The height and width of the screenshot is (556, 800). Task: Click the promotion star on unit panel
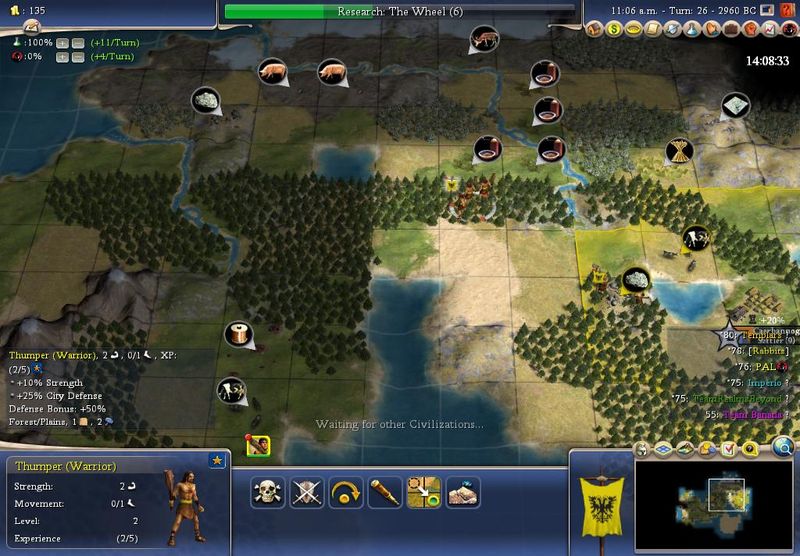point(216,460)
